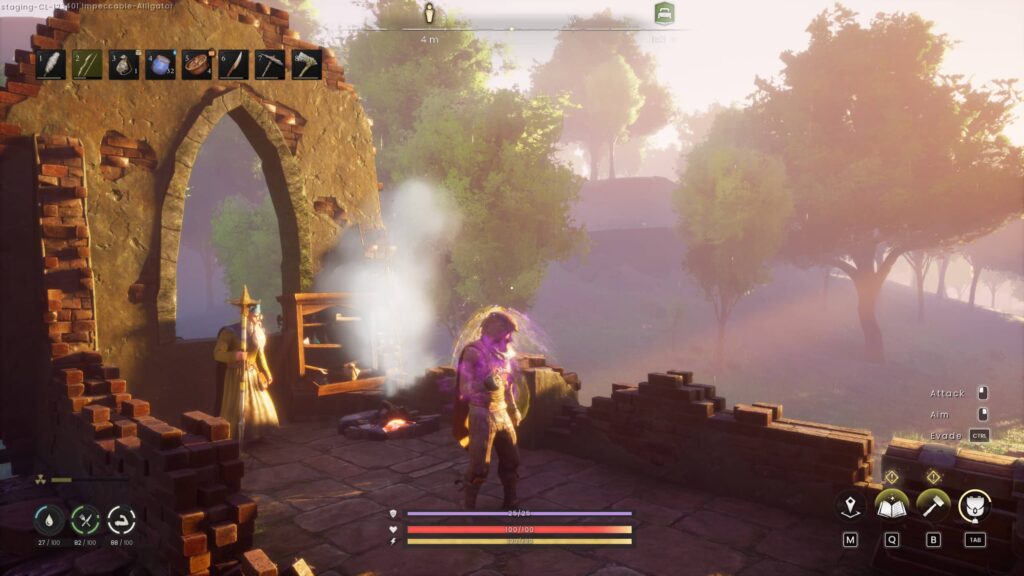Open the map with the location pin icon
Screen dimensions: 1024x576
[850, 506]
